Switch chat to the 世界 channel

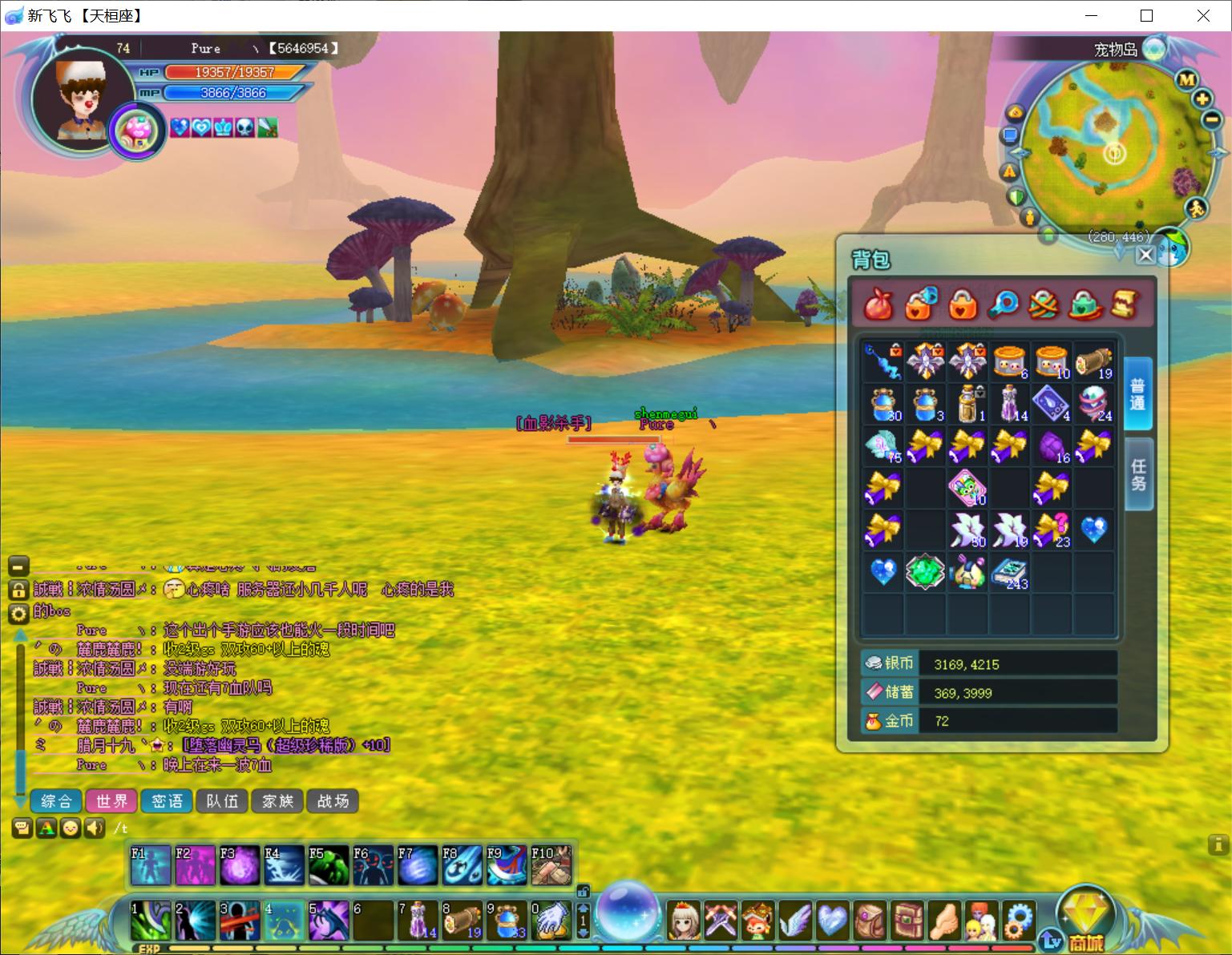[111, 800]
